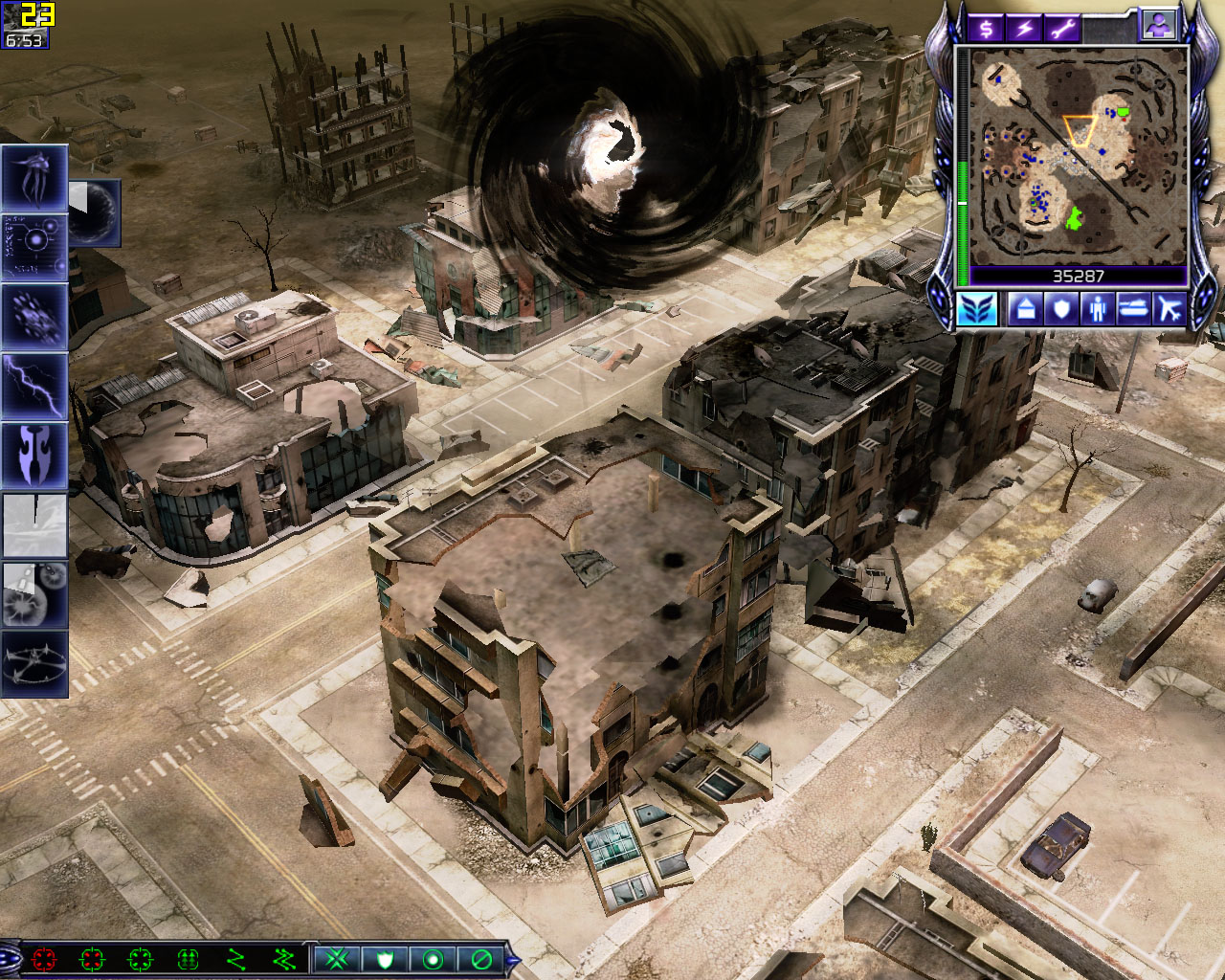Select the glowing orb scan power

pyautogui.click(x=34, y=247)
